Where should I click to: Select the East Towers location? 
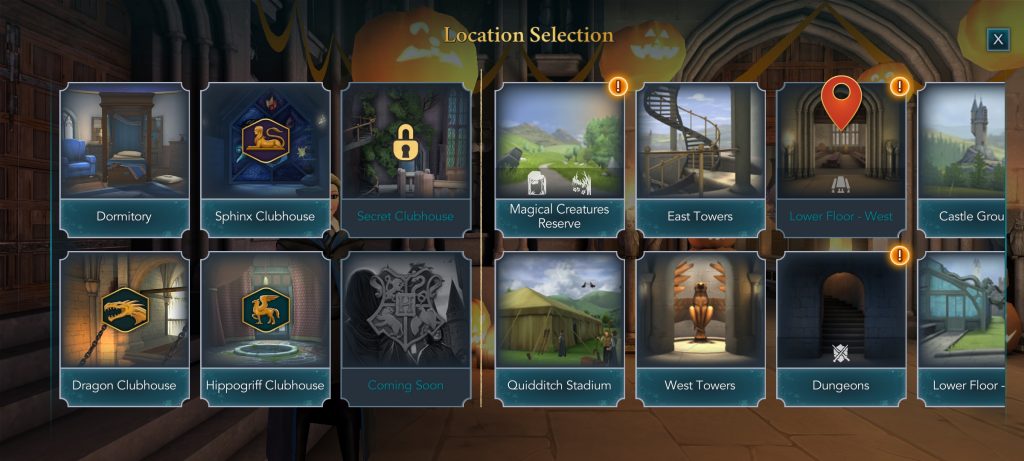tap(700, 158)
